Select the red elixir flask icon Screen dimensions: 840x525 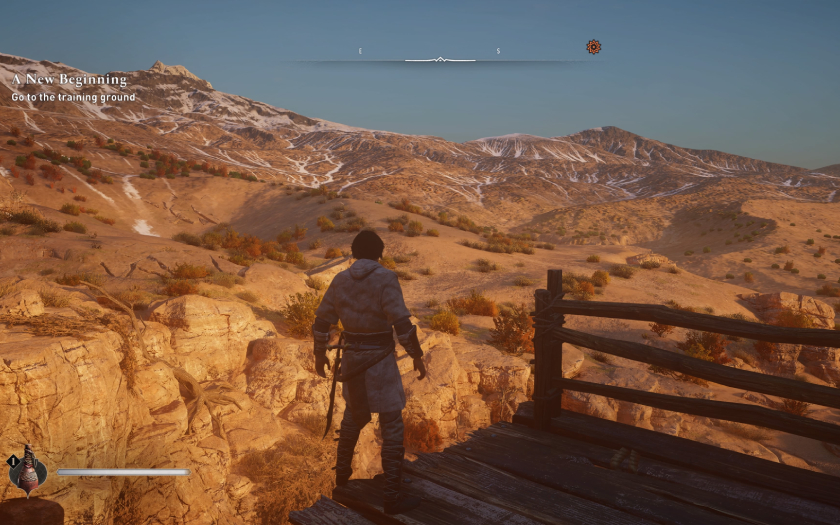click(27, 469)
